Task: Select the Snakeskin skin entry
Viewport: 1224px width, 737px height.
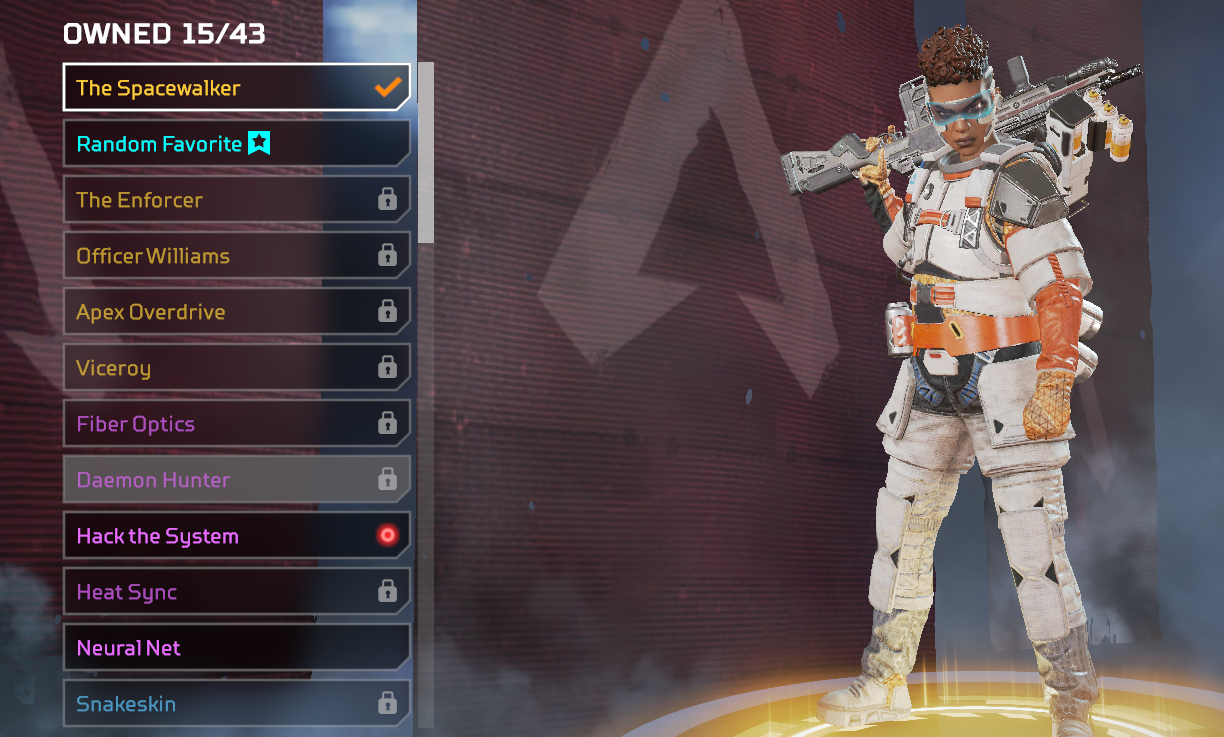Action: pos(236,704)
